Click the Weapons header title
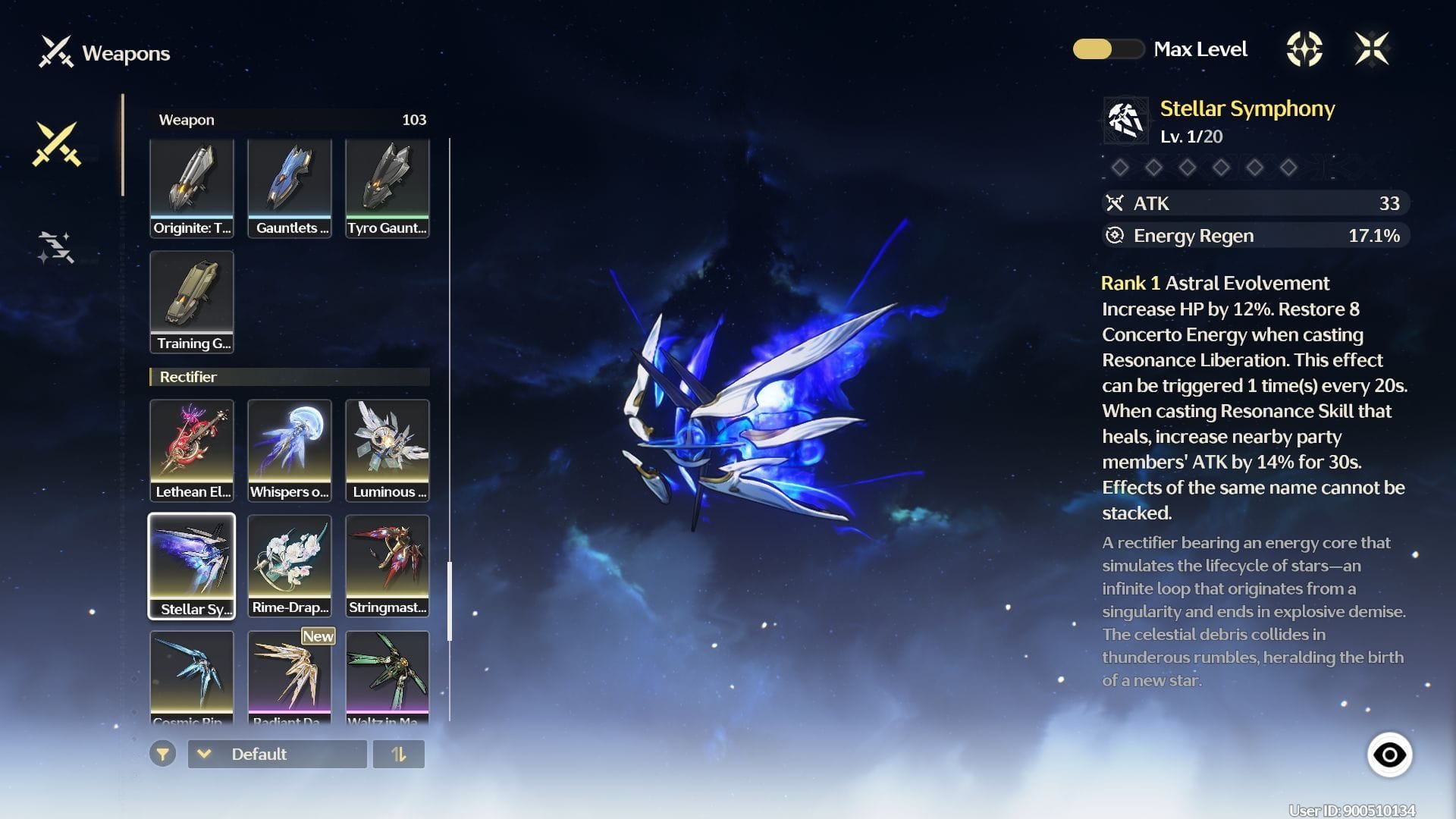 [124, 53]
